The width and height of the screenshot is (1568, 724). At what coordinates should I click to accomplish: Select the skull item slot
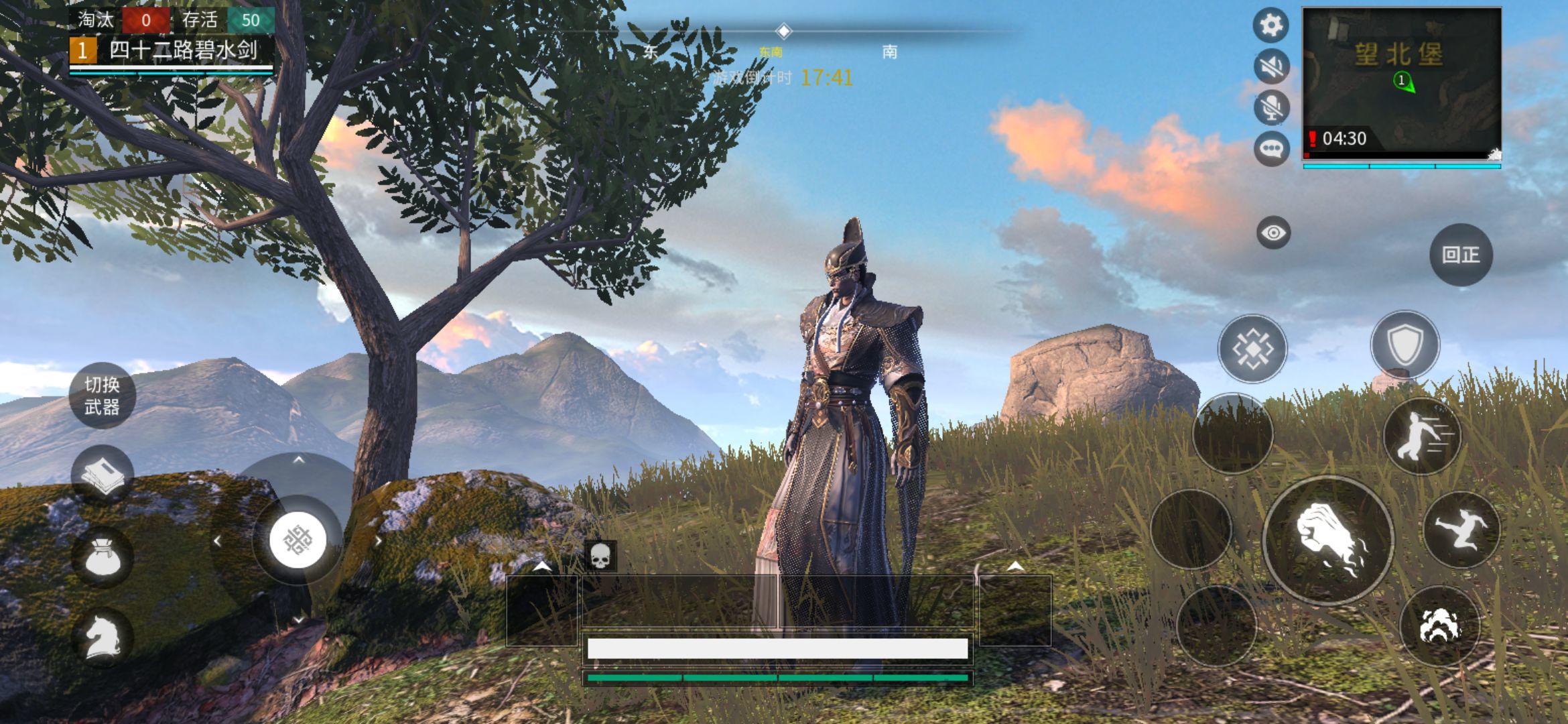tap(600, 556)
